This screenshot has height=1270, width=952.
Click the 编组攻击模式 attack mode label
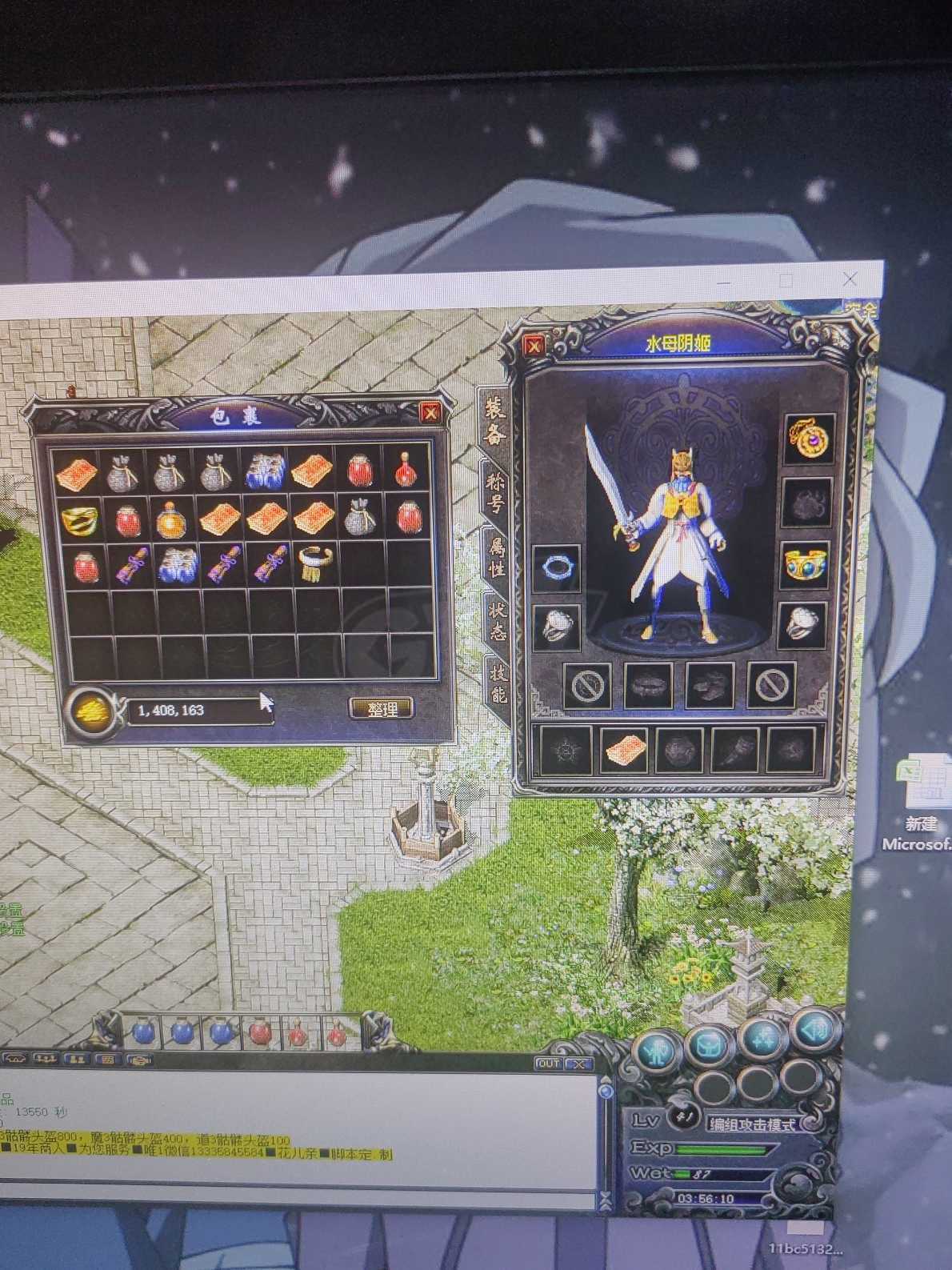coord(752,1124)
